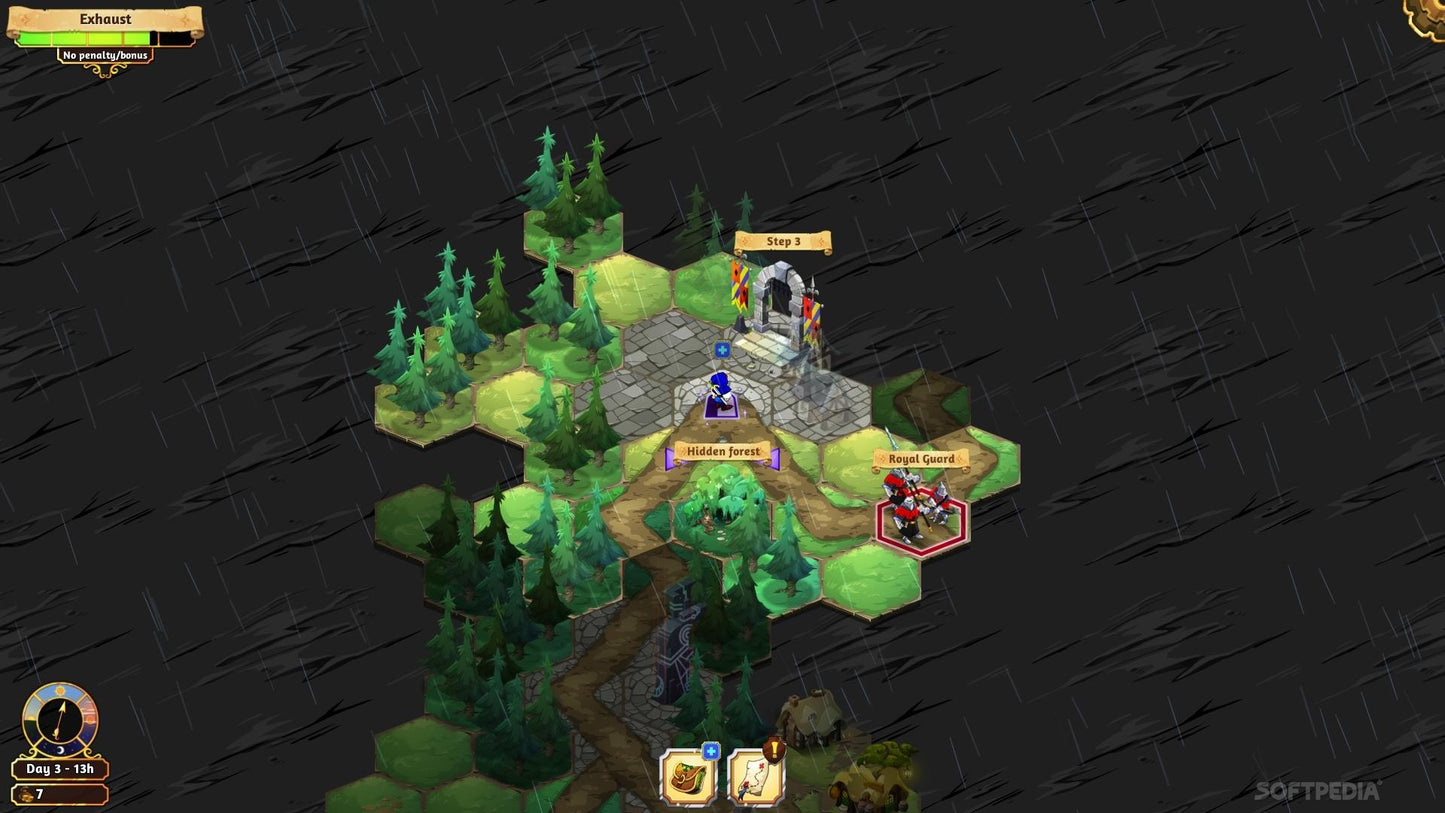Click the gold coins icon next to 7
This screenshot has width=1445, height=813.
(28, 793)
